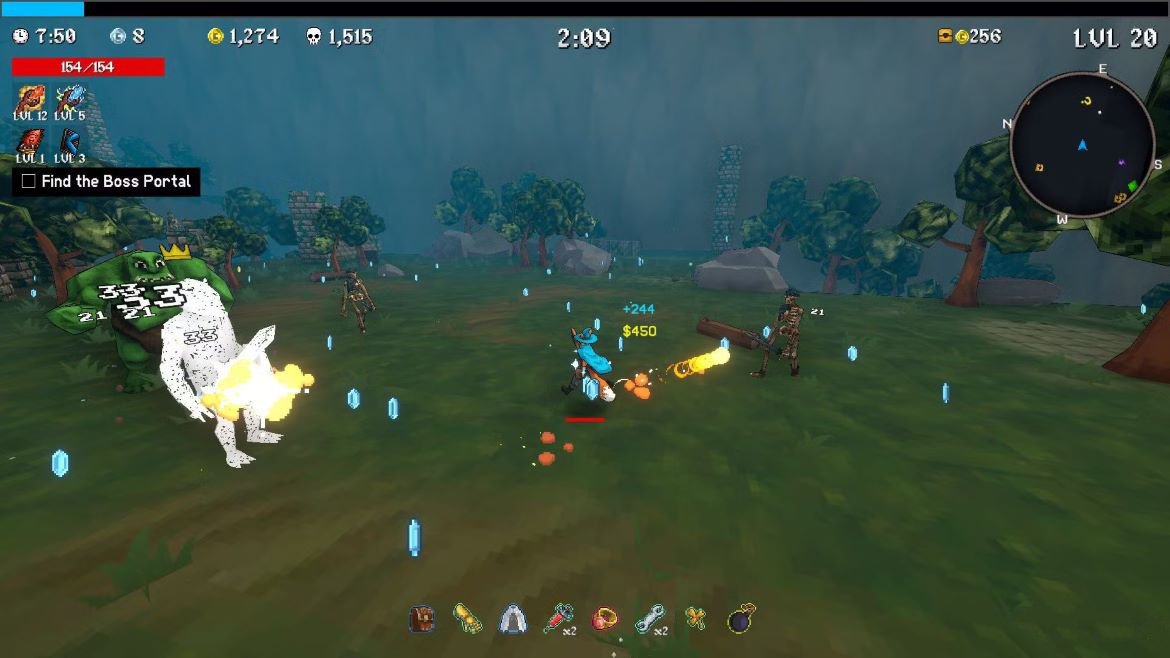Click the blue boomerang weapon icon at LVL 3
1170x658 pixels.
pyautogui.click(x=69, y=141)
